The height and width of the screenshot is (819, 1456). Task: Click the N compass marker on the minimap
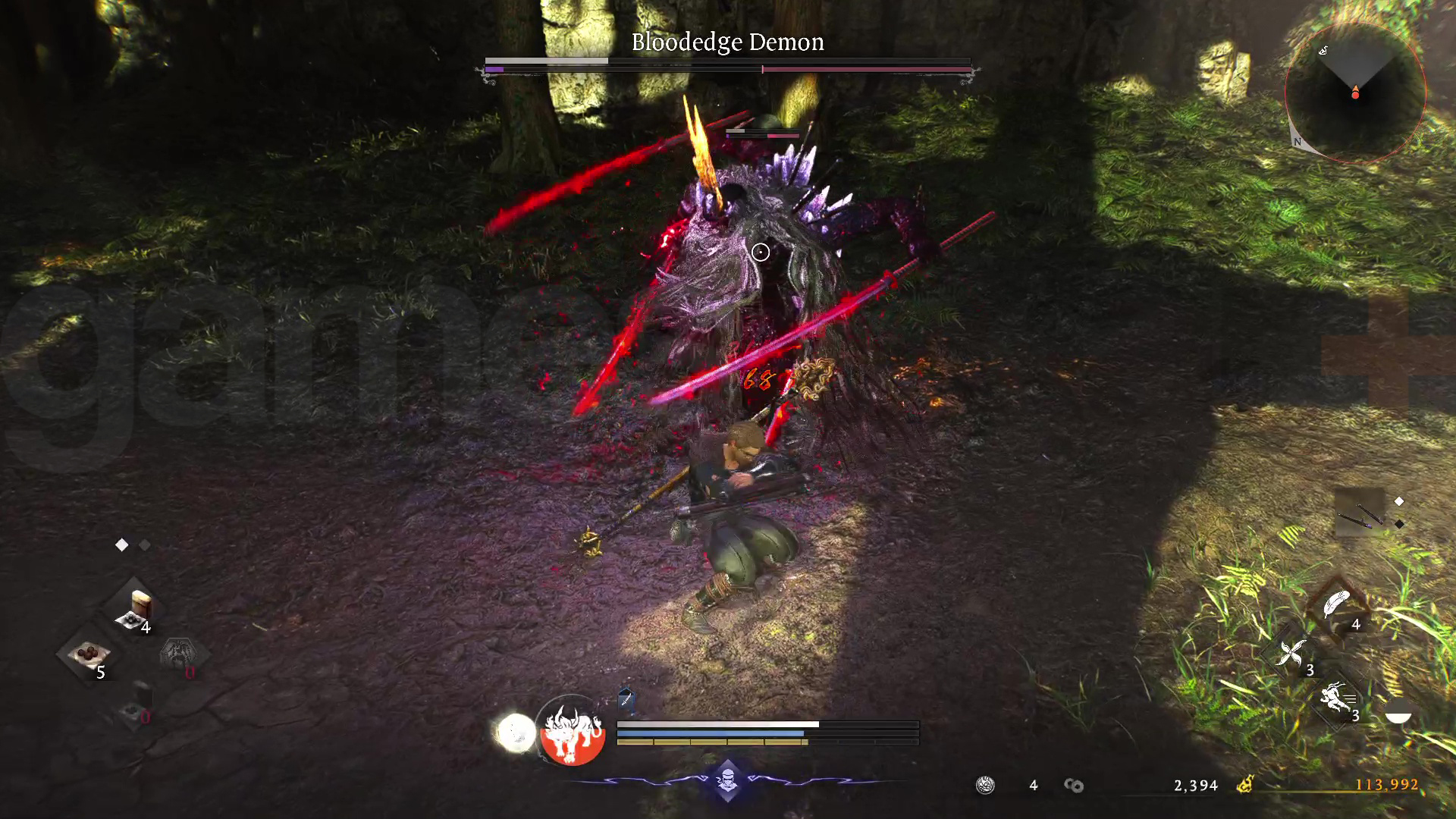click(x=1298, y=140)
